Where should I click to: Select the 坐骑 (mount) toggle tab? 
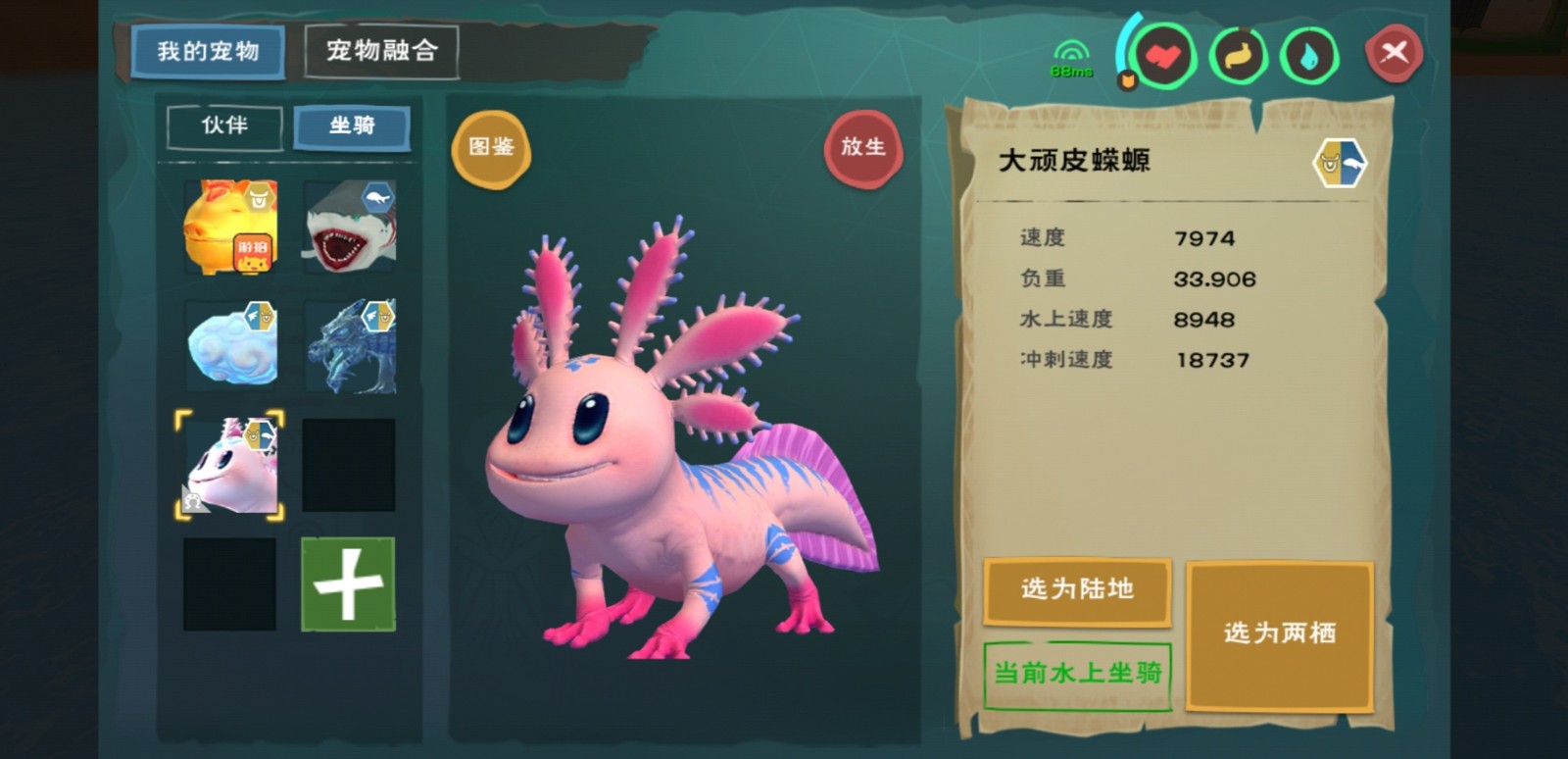(352, 126)
